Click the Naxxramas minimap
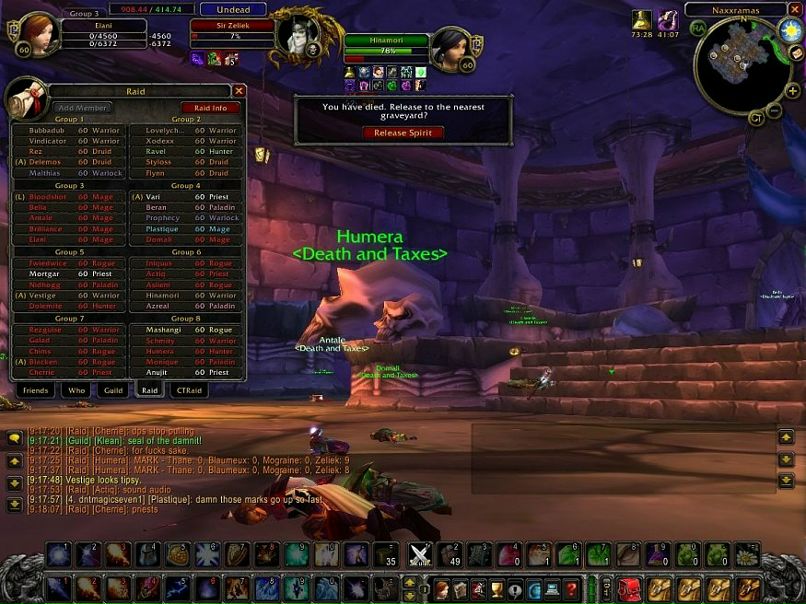This screenshot has width=806, height=604. (741, 65)
